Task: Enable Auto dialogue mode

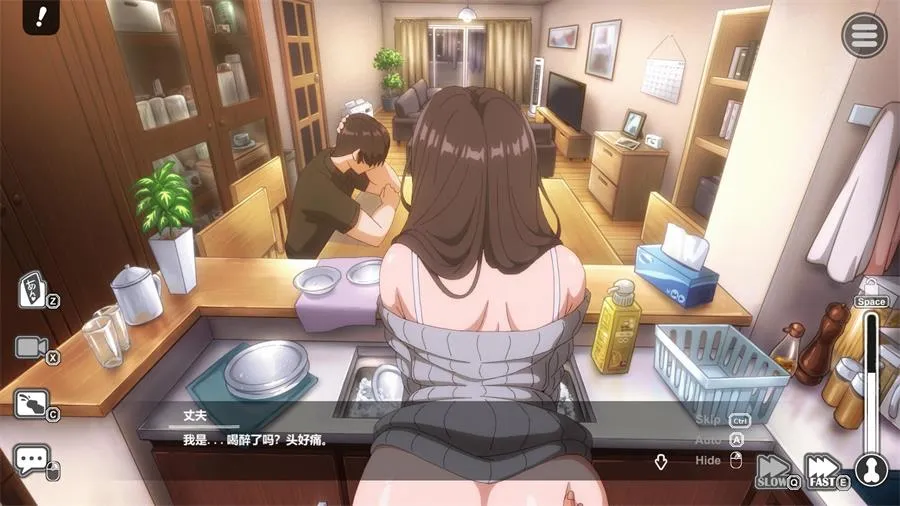Action: (707, 440)
